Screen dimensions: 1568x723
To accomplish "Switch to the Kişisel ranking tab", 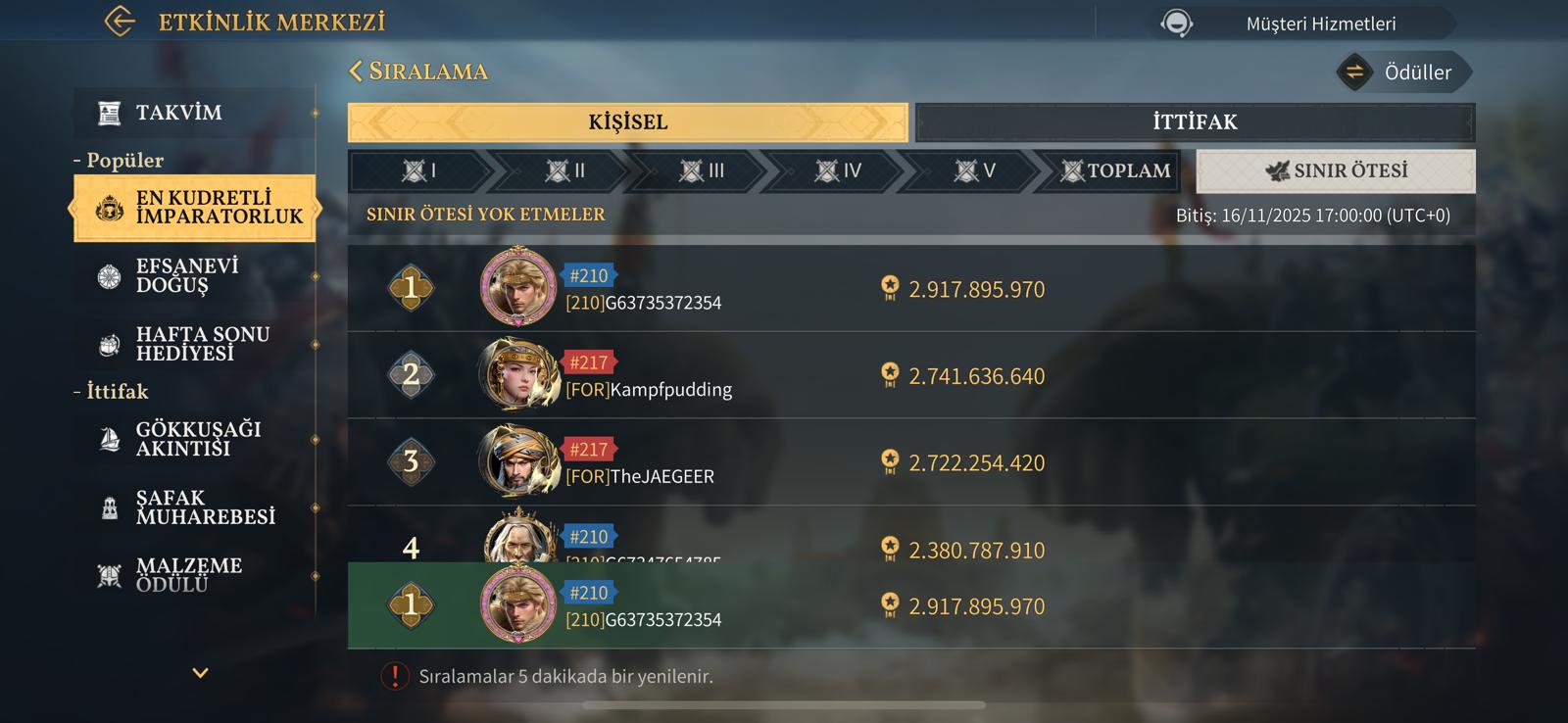I will tap(627, 122).
